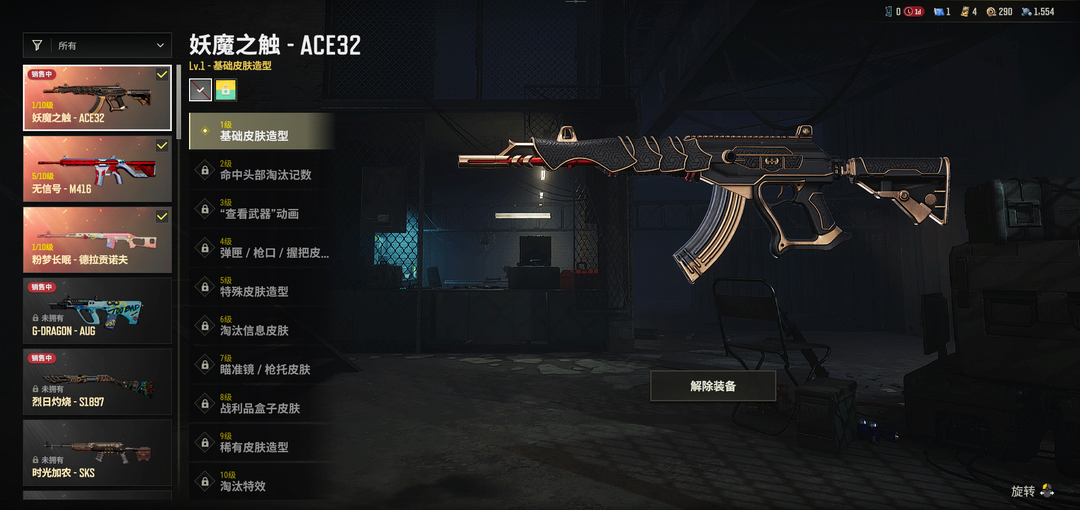This screenshot has width=1080, height=510.
Task: Choose level 4 弹匣 / 枪口 / 握把 row
Action: coord(261,248)
